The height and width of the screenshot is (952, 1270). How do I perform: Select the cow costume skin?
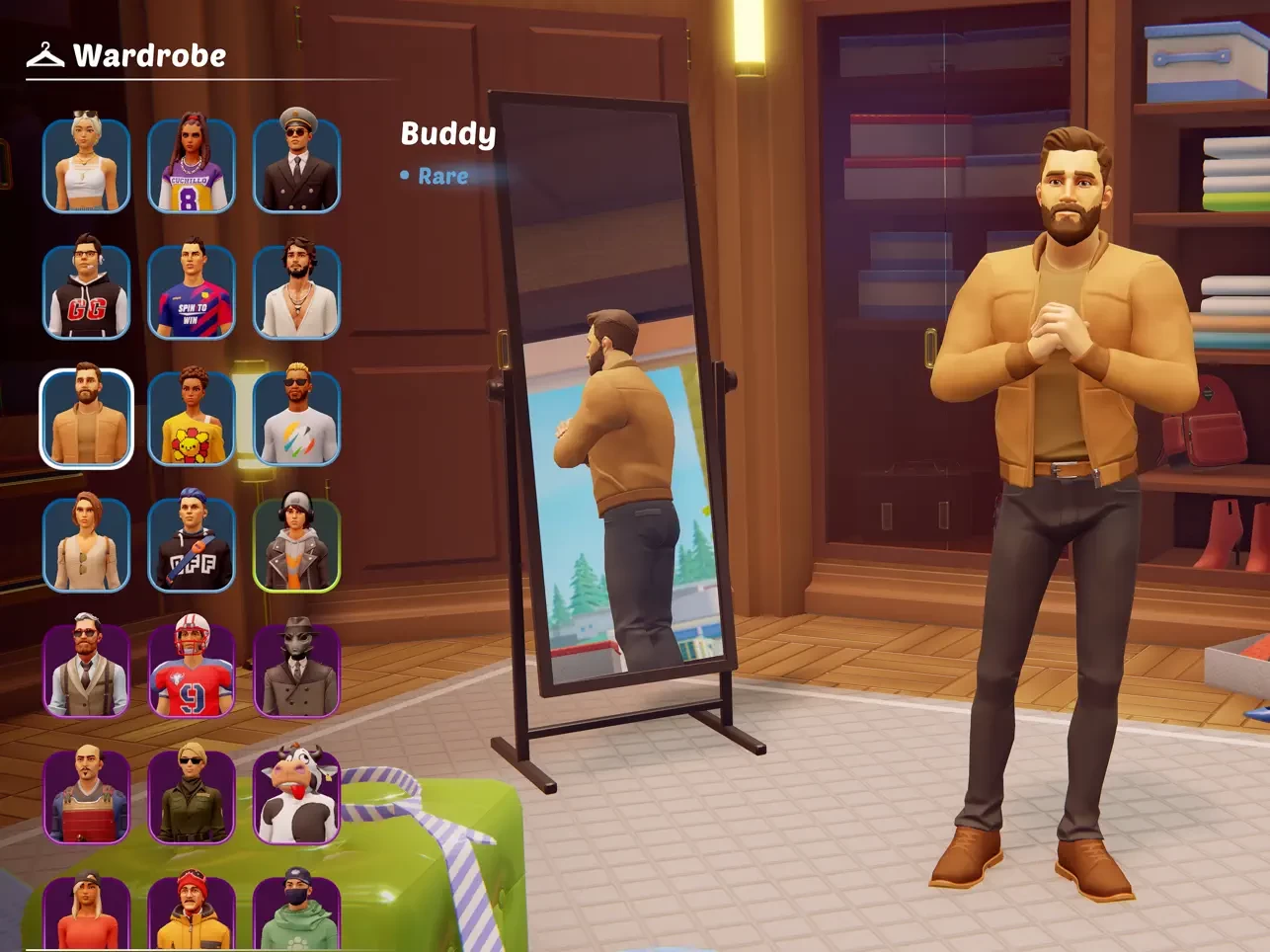pos(296,797)
